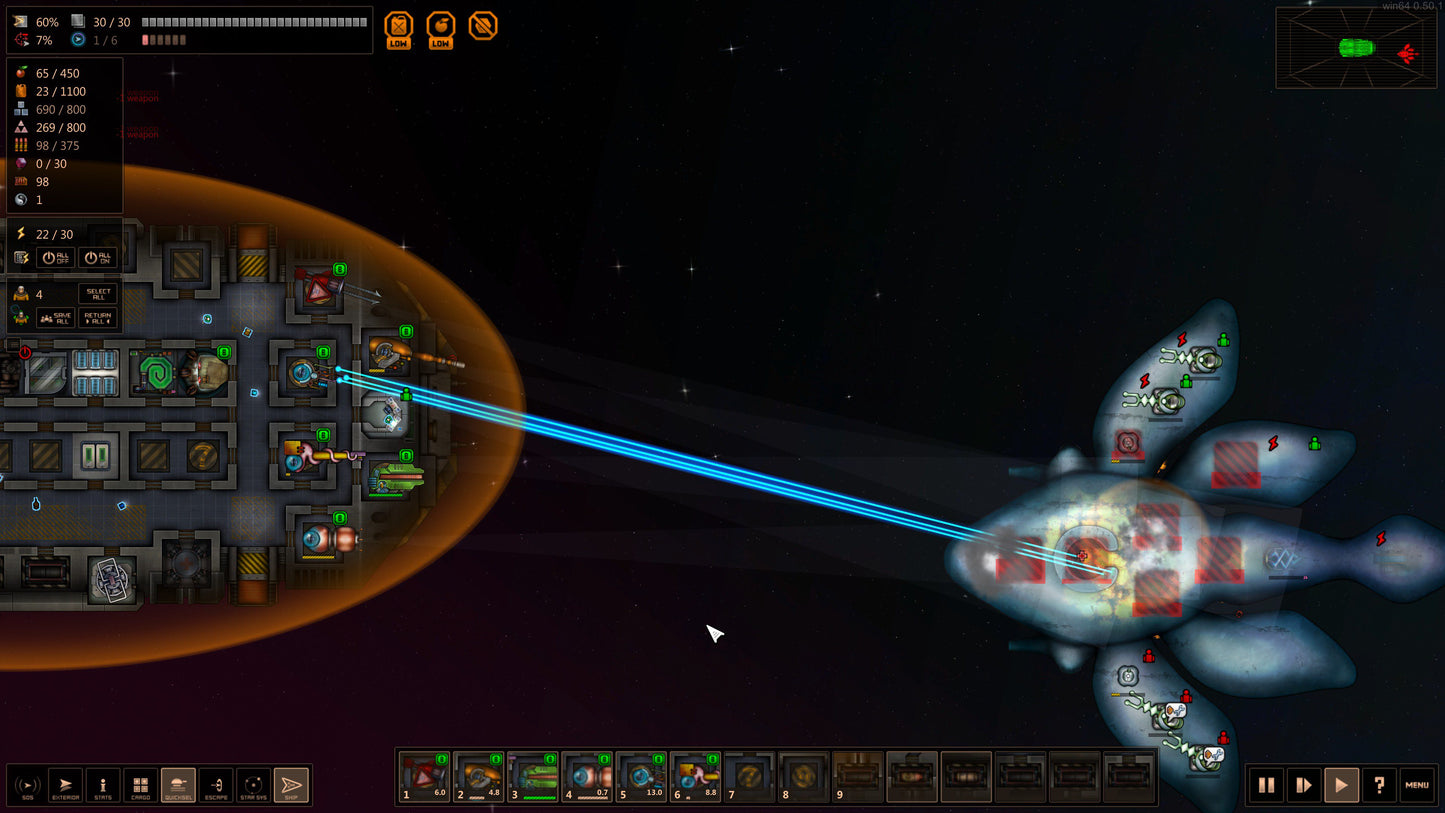Turn all power off
Viewport: 1445px width, 813px height.
[57, 257]
